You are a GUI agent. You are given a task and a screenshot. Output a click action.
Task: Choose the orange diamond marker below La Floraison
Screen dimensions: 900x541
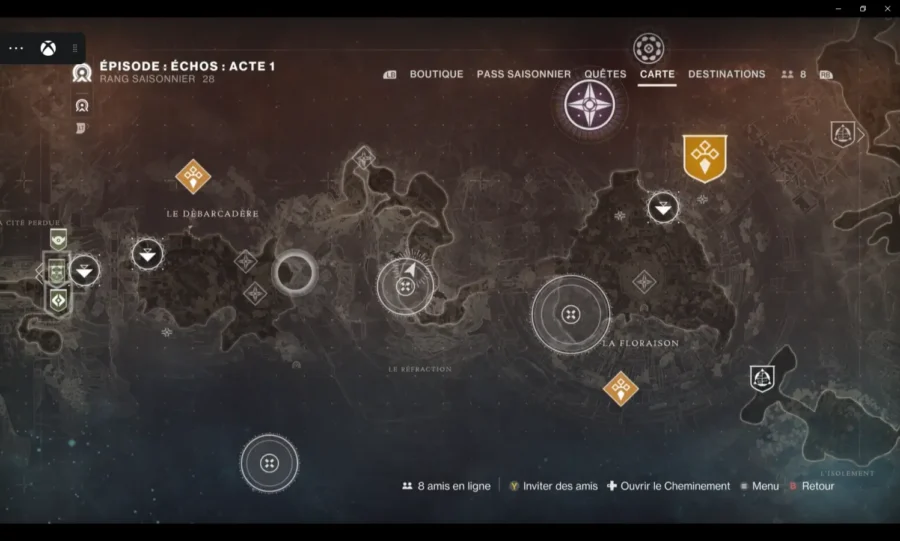pyautogui.click(x=621, y=388)
